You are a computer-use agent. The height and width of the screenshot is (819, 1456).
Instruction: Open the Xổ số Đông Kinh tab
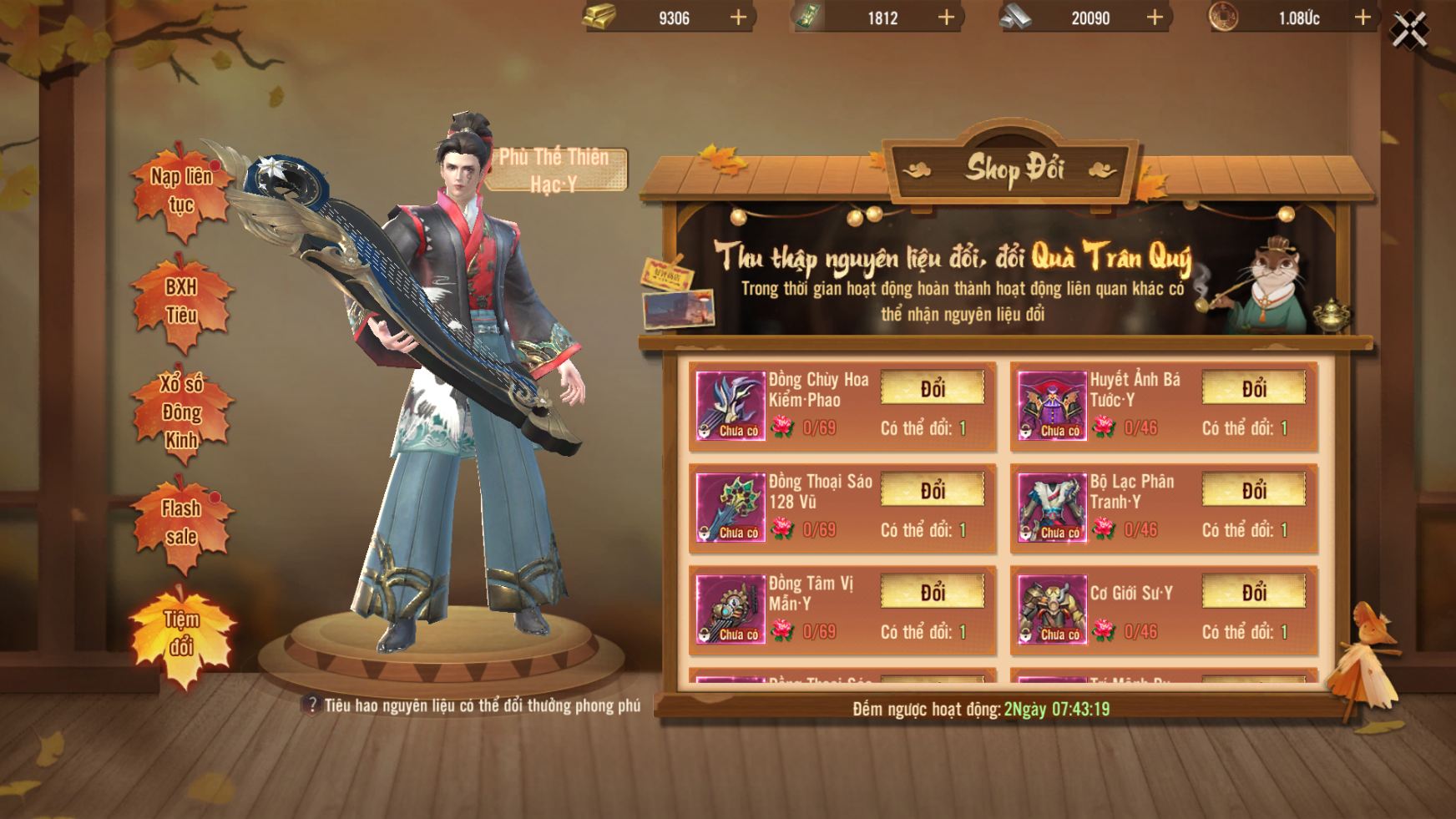[181, 412]
